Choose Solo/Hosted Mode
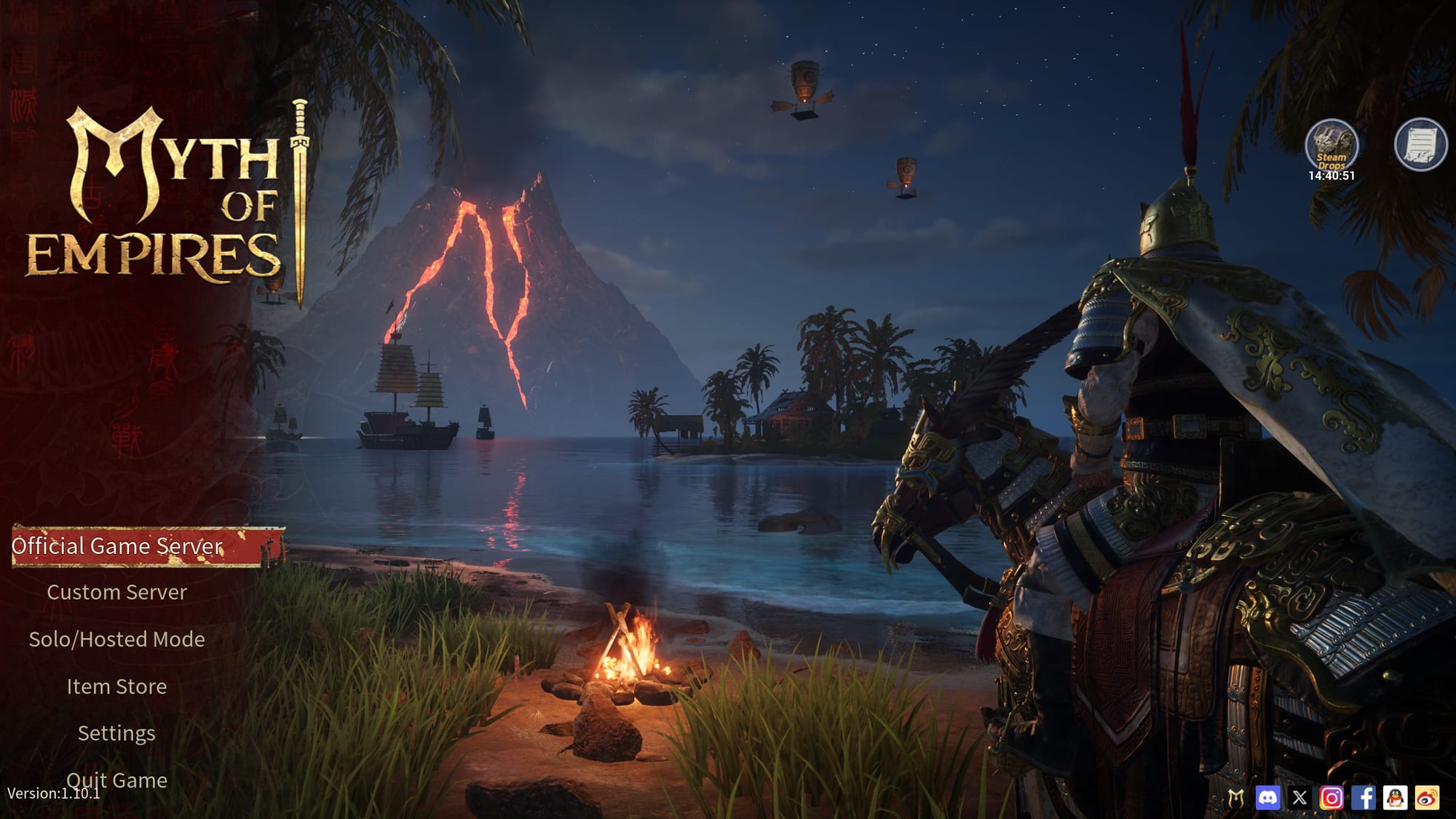This screenshot has height=819, width=1456. 116,639
